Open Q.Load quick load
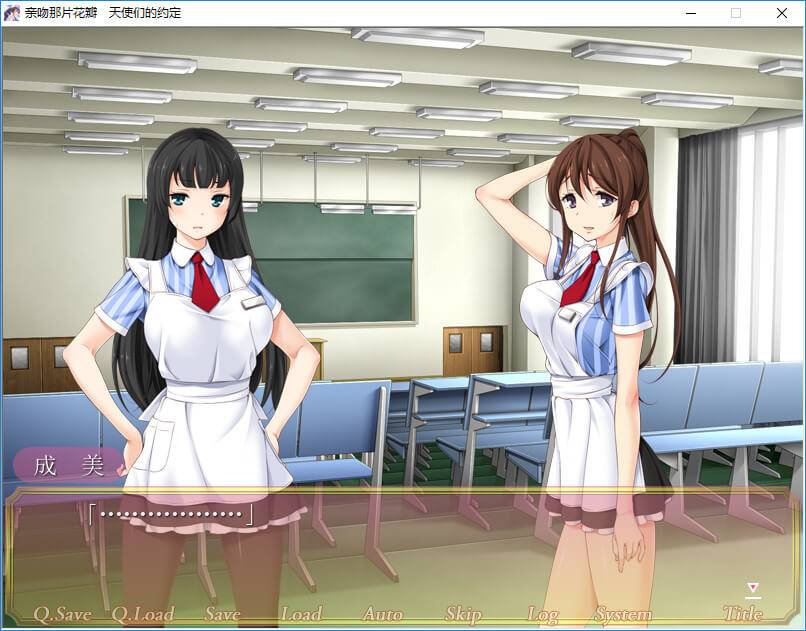The image size is (806, 631). [x=142, y=614]
